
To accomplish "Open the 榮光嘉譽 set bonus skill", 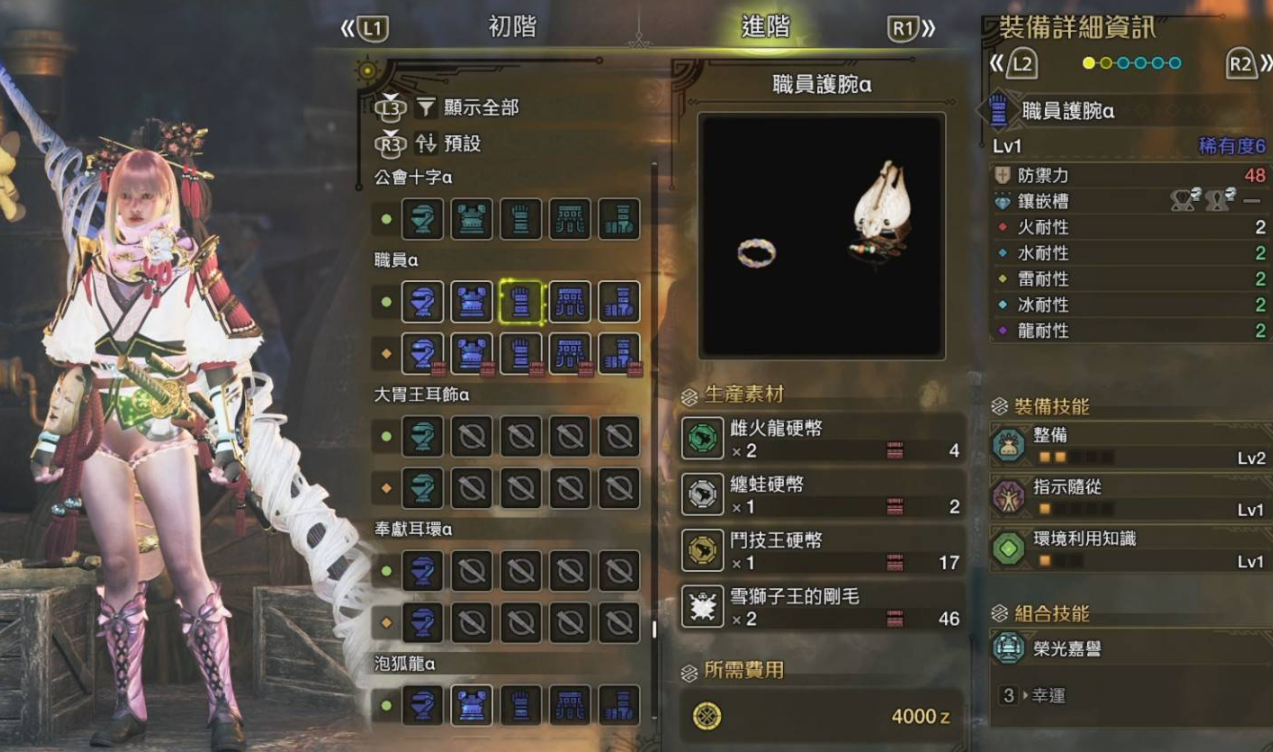I will (1128, 649).
